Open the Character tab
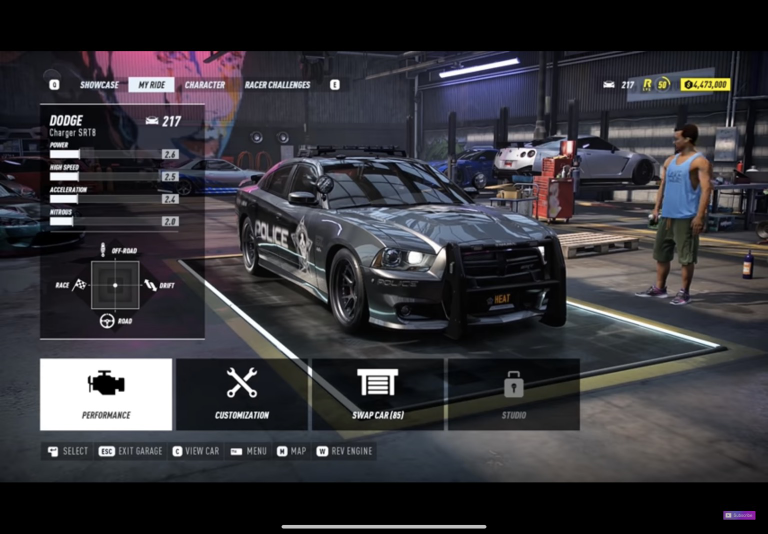This screenshot has height=534, width=768. click(x=204, y=85)
